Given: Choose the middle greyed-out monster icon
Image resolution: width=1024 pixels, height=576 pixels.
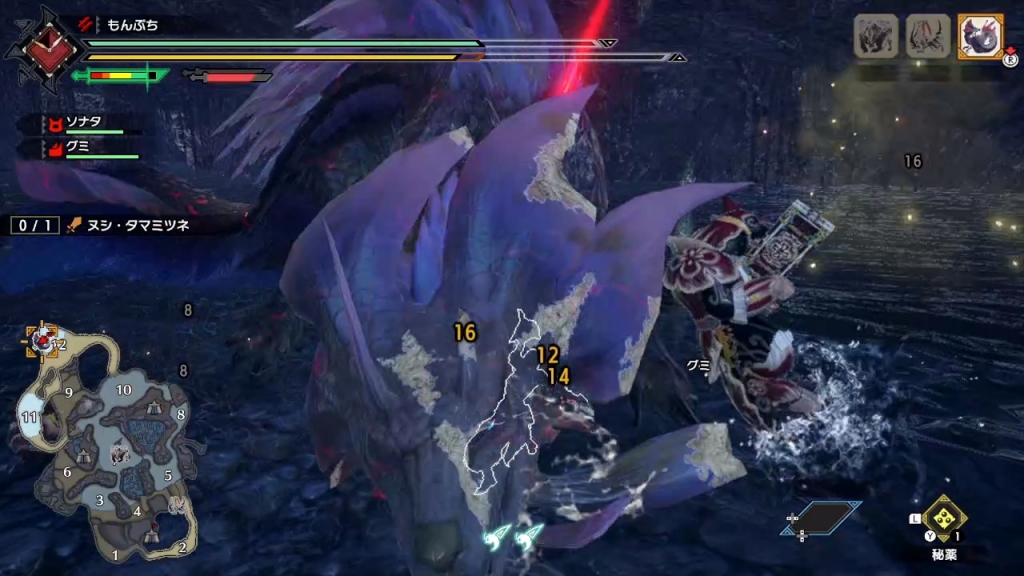Looking at the screenshot, I should 927,36.
